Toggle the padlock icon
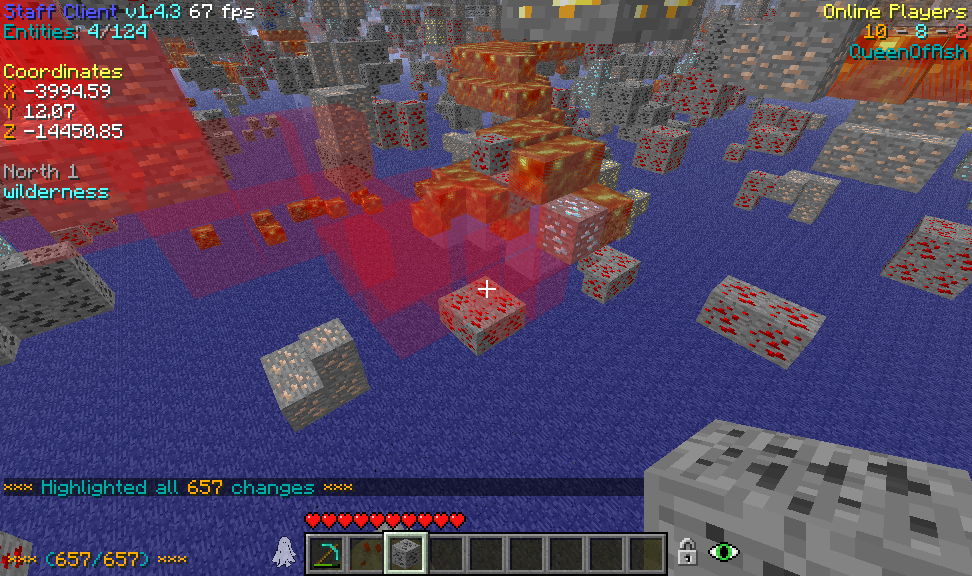The width and height of the screenshot is (972, 576). pos(687,551)
